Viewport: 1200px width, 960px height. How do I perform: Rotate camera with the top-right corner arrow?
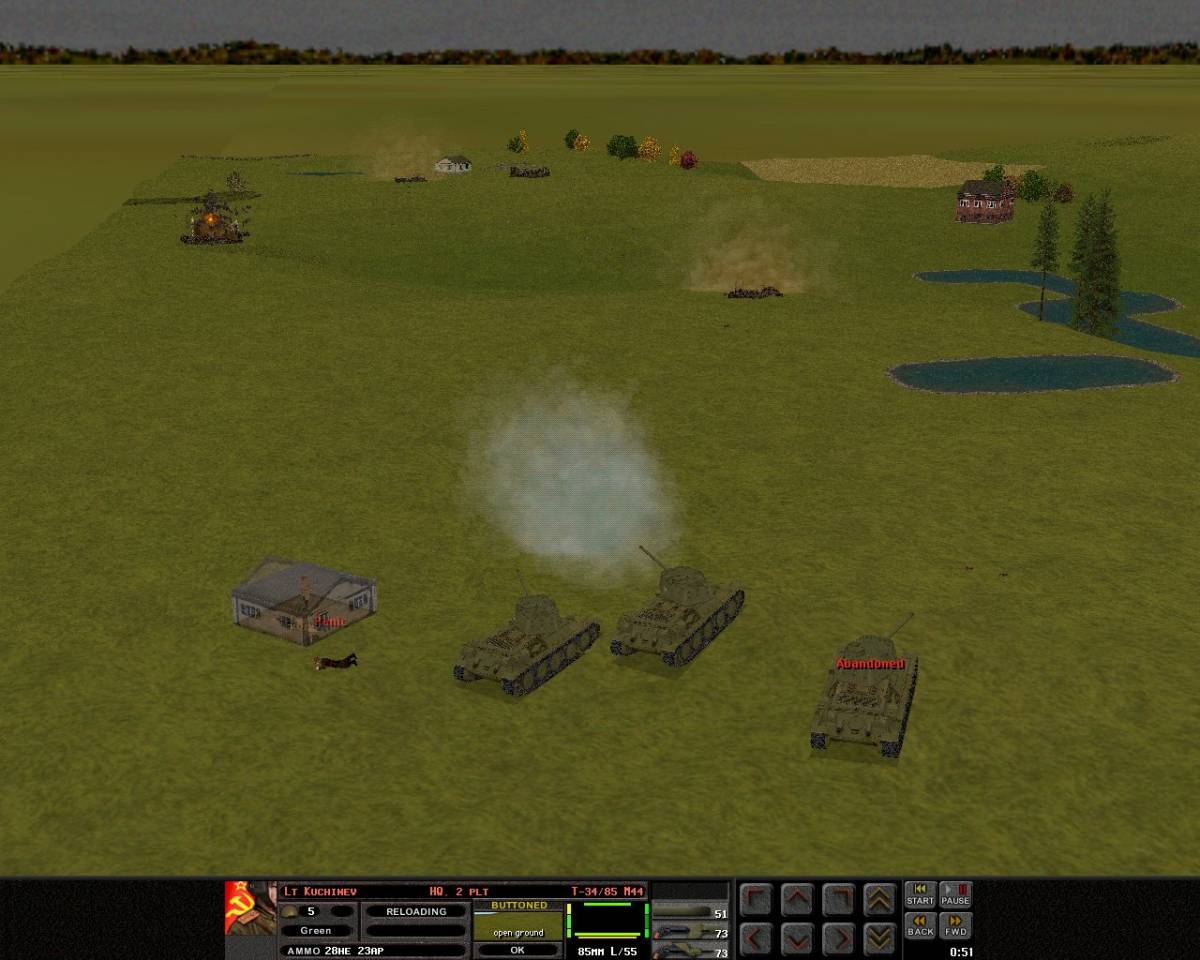(x=838, y=900)
